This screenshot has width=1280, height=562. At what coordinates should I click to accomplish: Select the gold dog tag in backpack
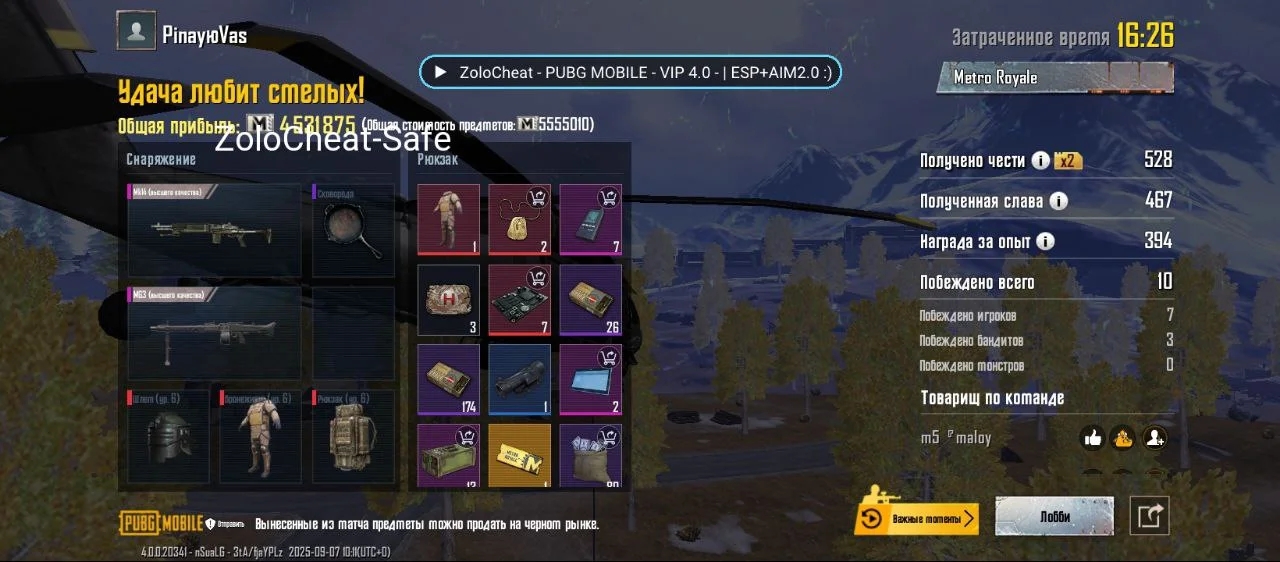point(519,219)
